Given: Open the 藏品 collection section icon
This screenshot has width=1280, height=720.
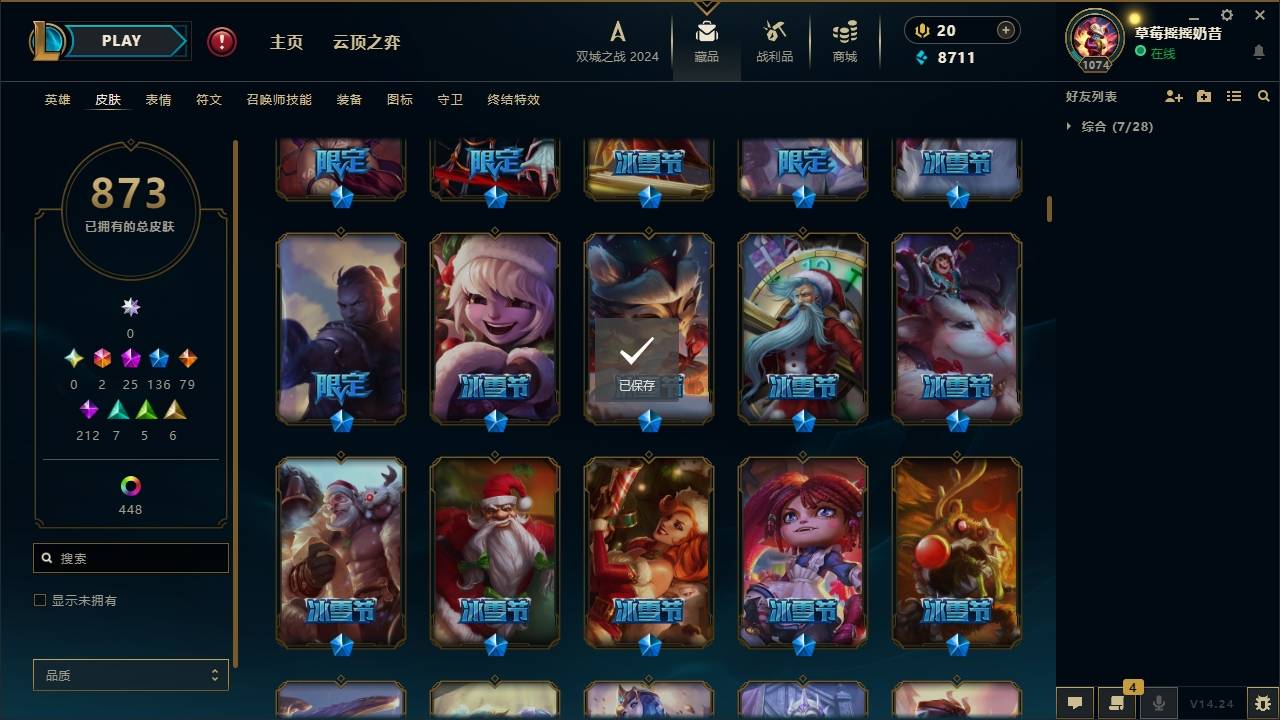Looking at the screenshot, I should click(706, 40).
